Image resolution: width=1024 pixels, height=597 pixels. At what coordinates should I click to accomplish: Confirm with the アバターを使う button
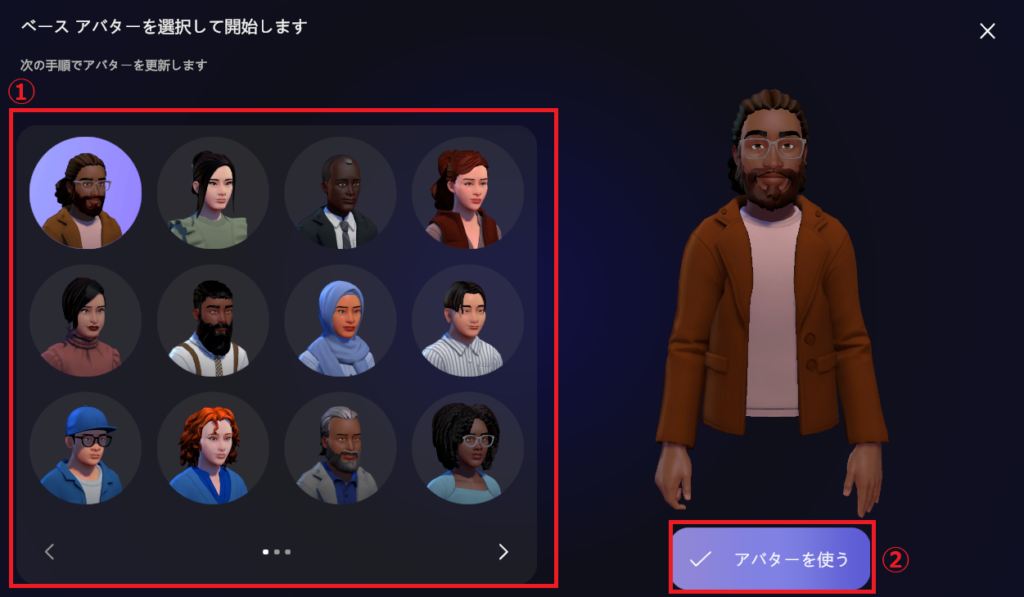coord(771,558)
